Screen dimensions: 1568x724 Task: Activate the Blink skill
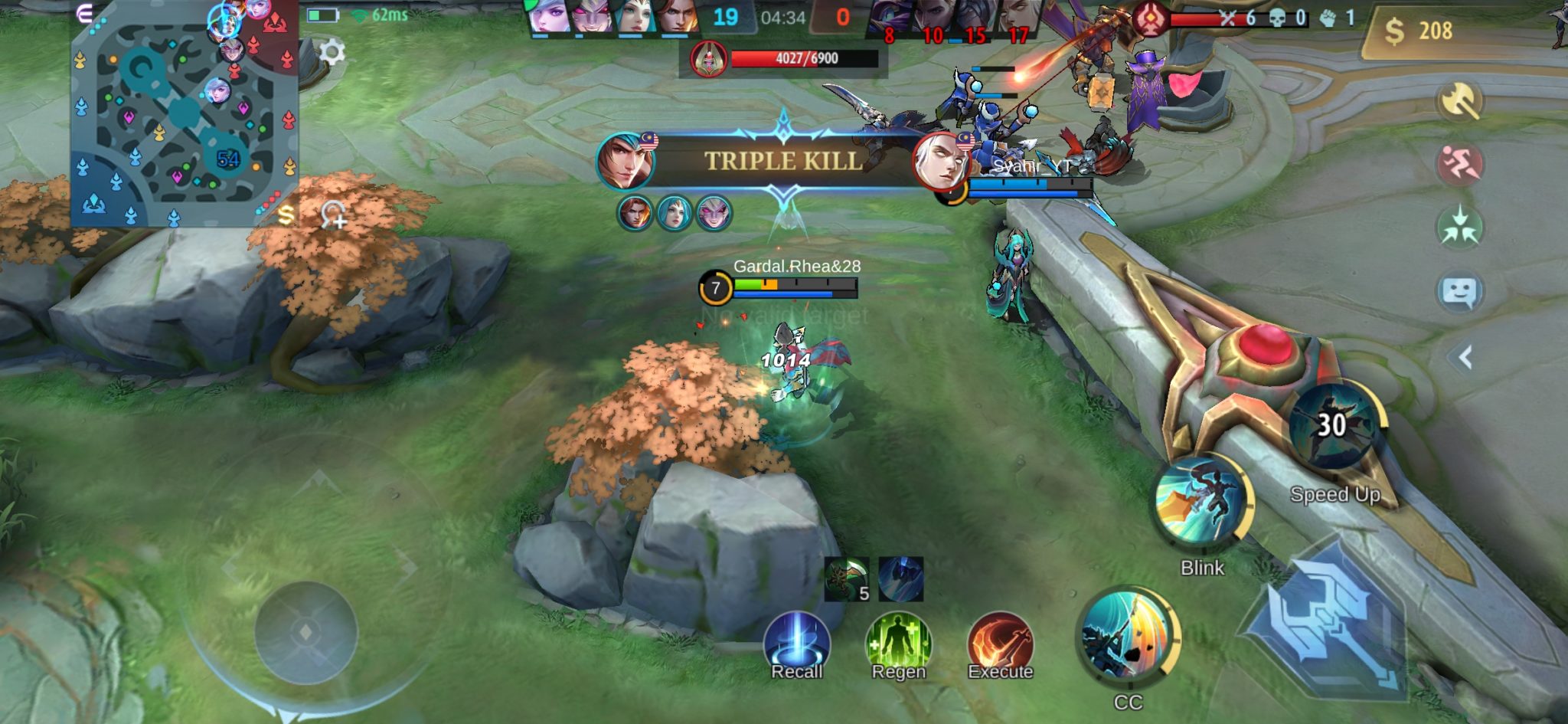point(1202,502)
